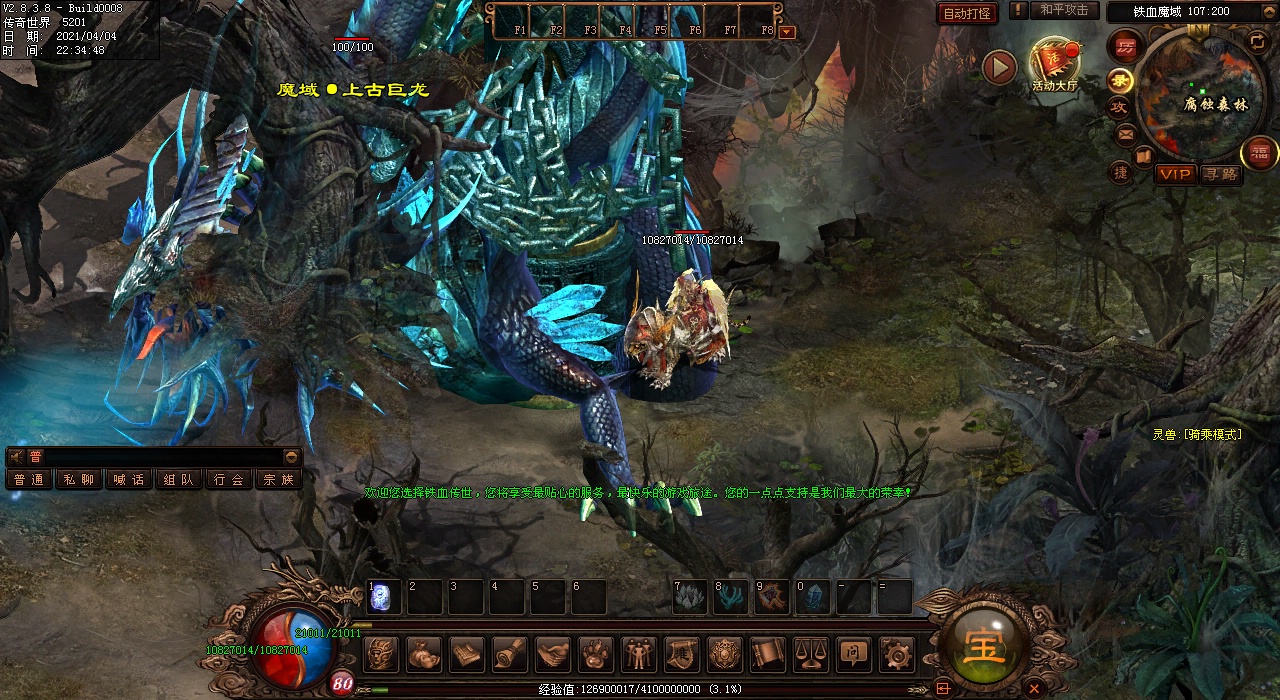
Task: Choose the 行会 guild chat tab
Action: tap(228, 480)
